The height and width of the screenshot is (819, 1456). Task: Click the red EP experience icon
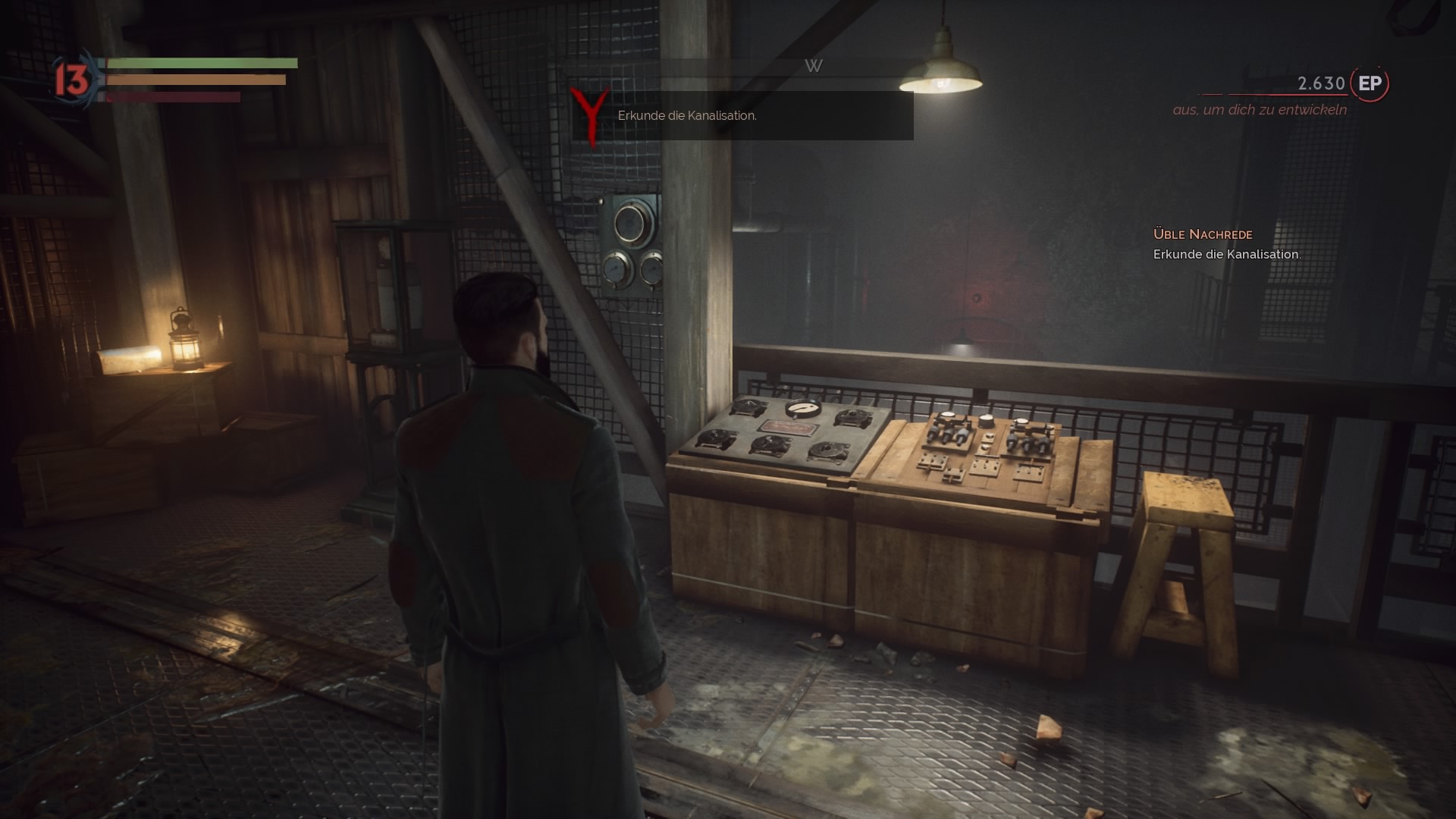click(1370, 83)
